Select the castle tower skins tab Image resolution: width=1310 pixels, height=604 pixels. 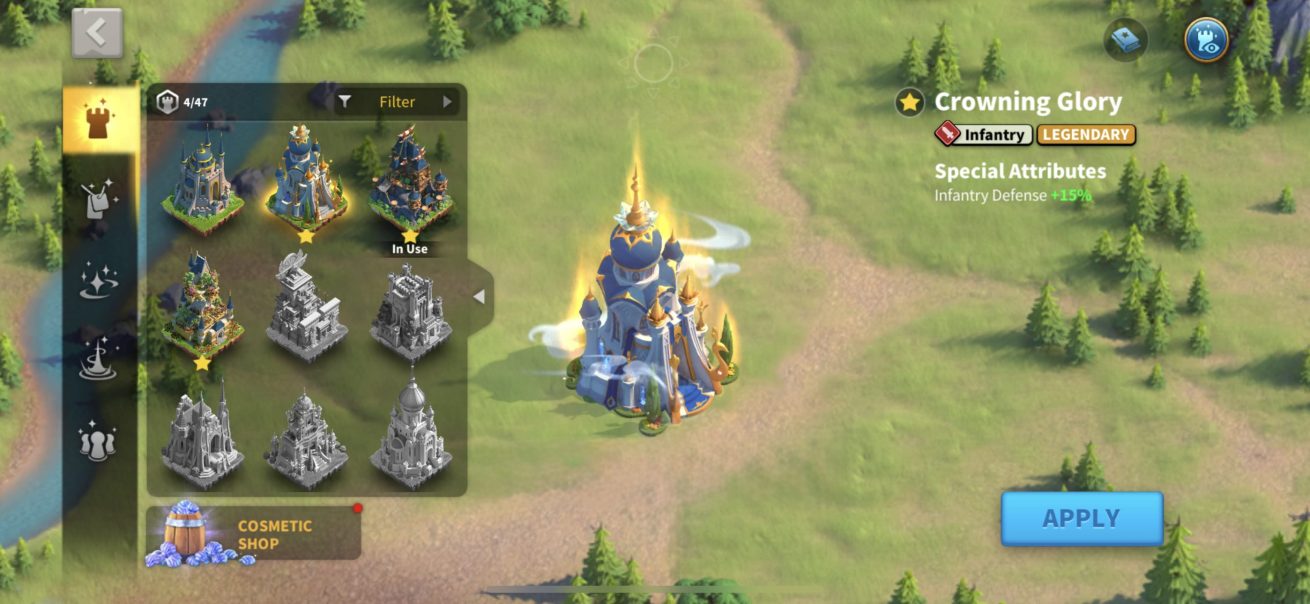[x=99, y=121]
